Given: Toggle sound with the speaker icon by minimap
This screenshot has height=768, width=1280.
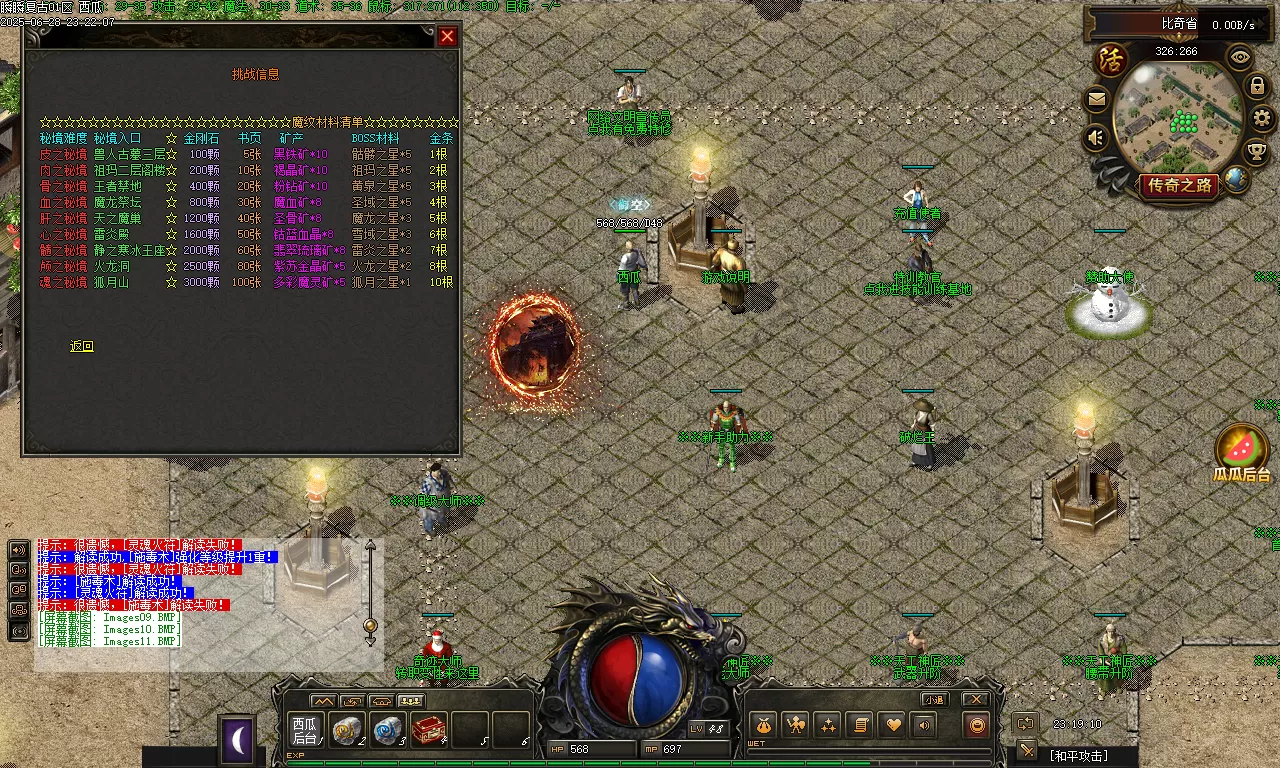Looking at the screenshot, I should pyautogui.click(x=1097, y=136).
